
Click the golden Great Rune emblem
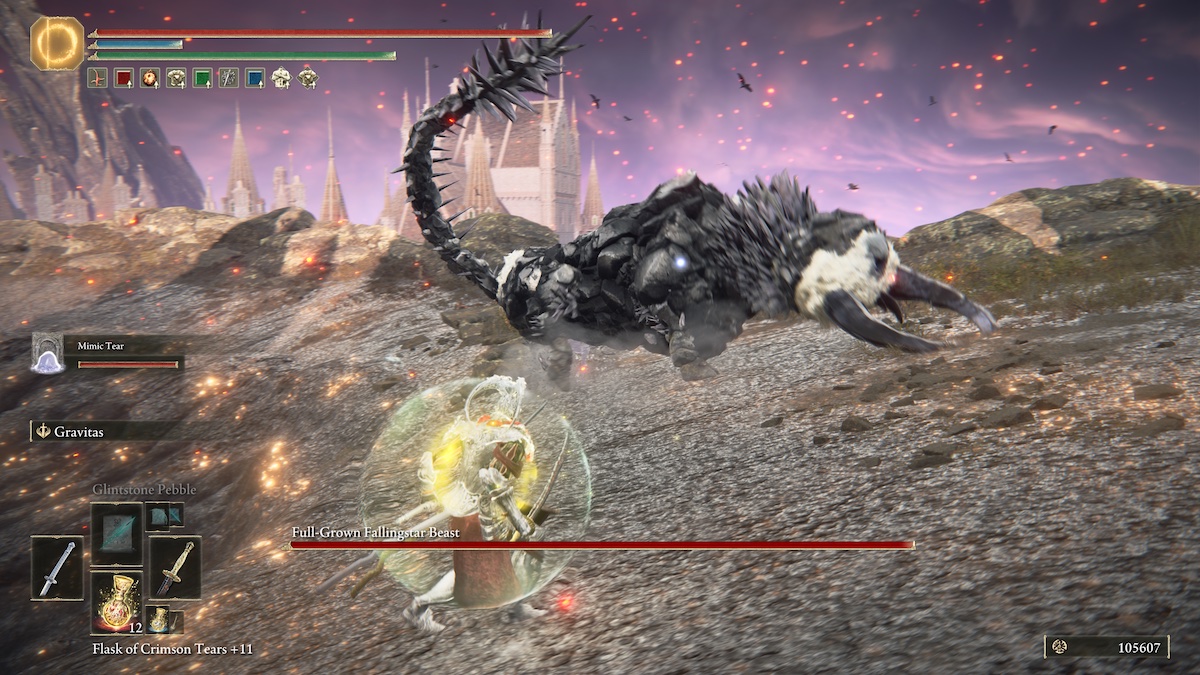pos(57,43)
